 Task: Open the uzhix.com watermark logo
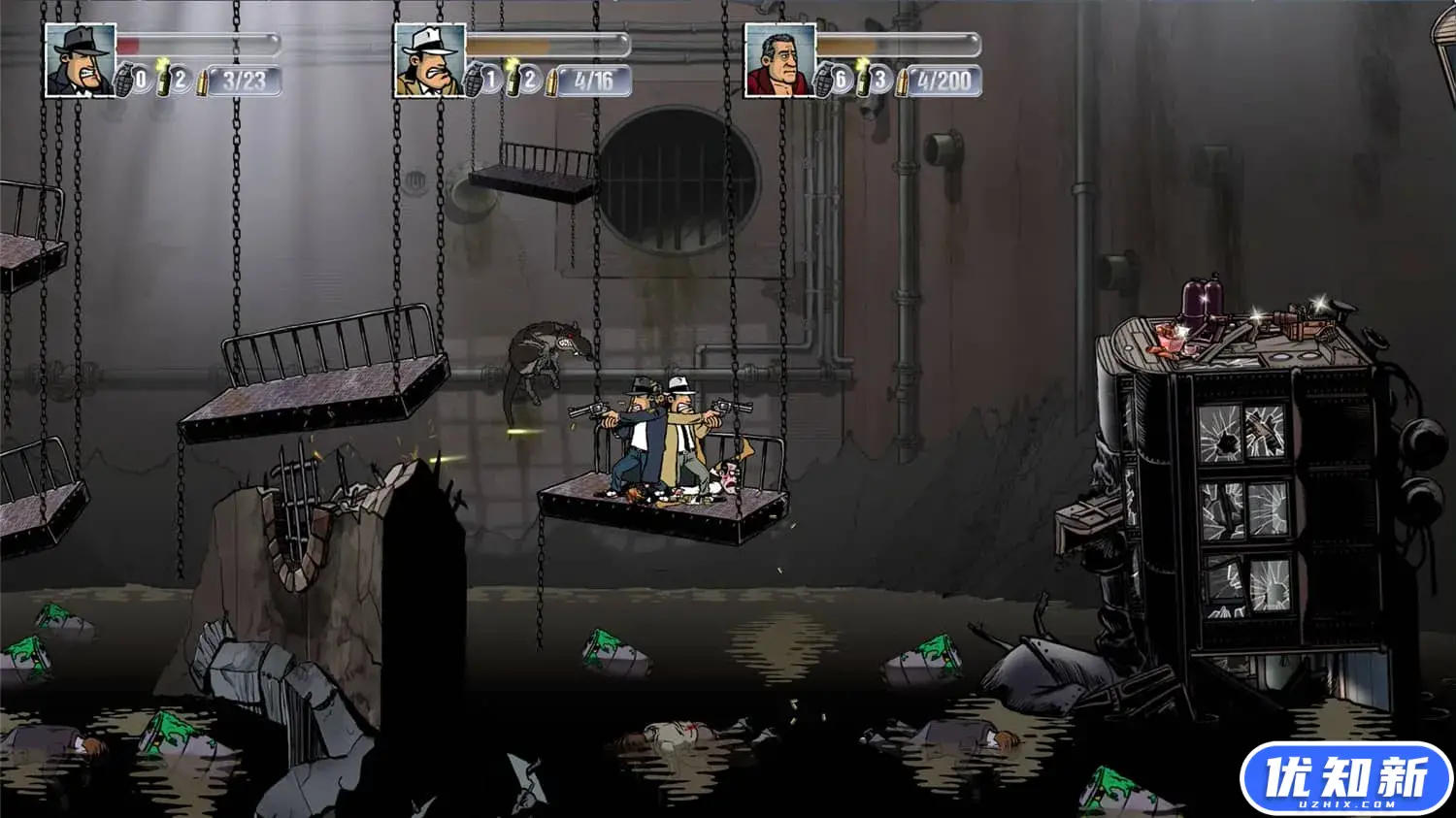pos(1345,779)
